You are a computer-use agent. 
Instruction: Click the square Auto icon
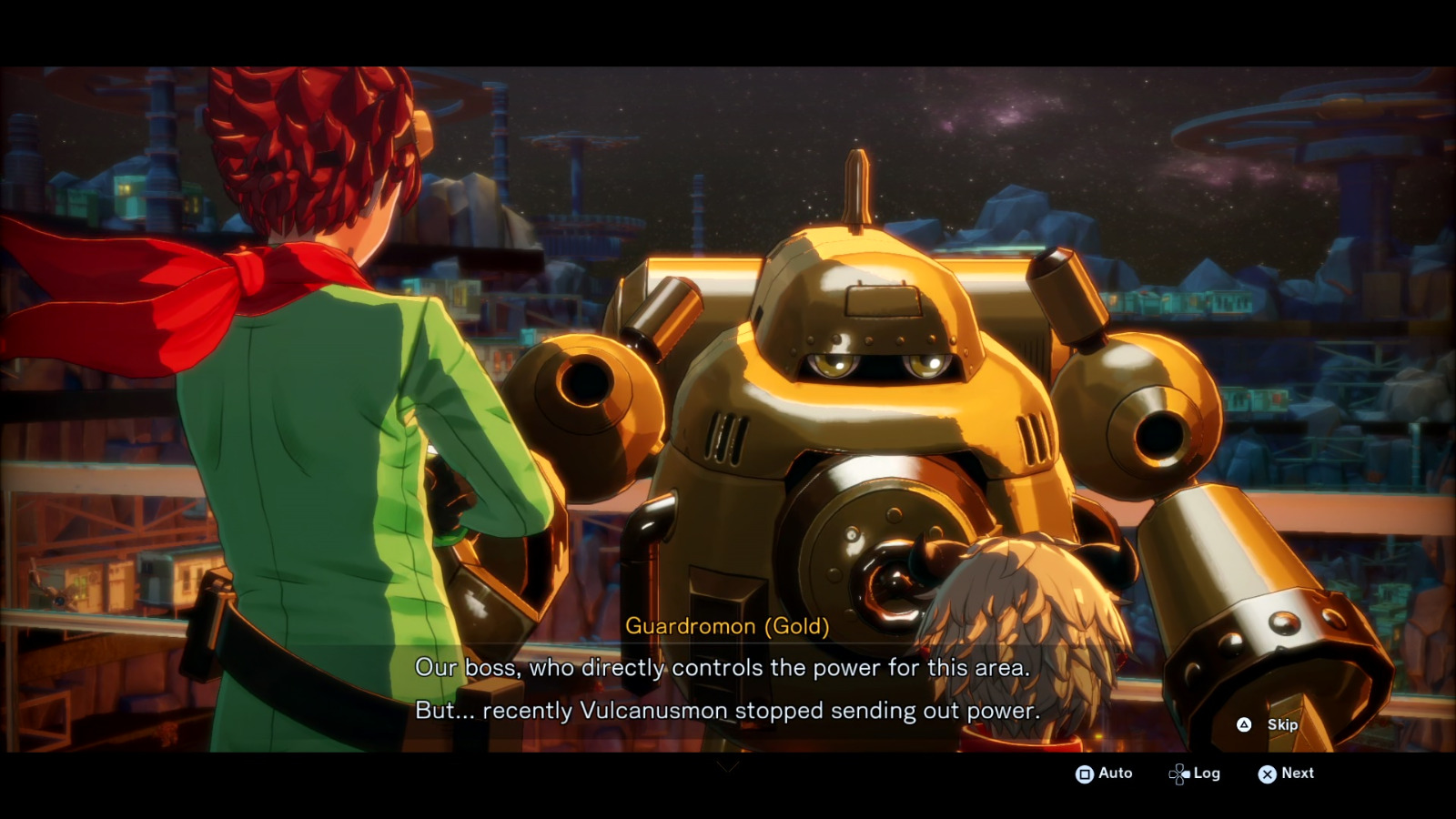[1084, 773]
